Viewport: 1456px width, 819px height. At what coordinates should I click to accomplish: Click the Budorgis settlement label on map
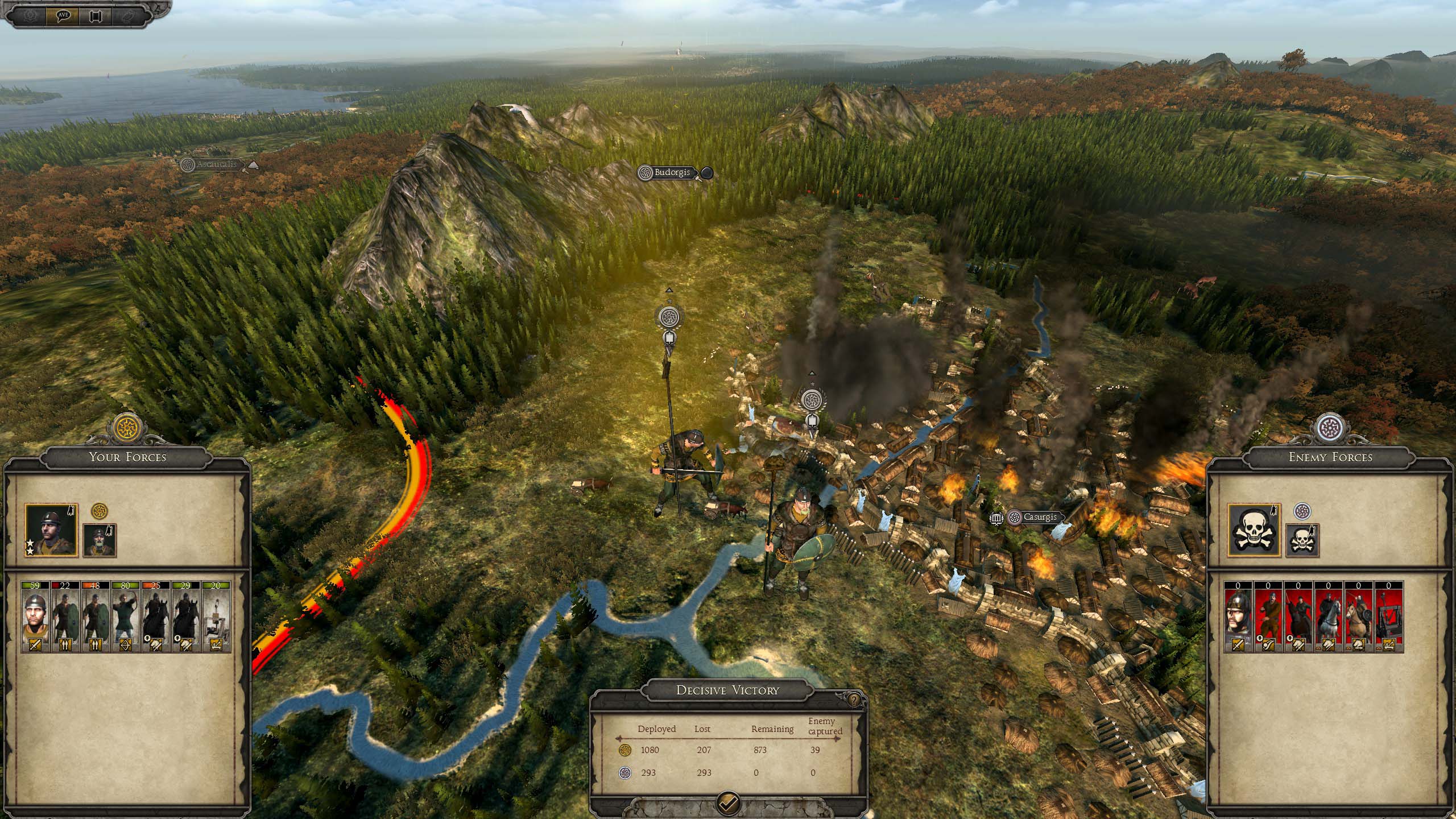point(672,172)
